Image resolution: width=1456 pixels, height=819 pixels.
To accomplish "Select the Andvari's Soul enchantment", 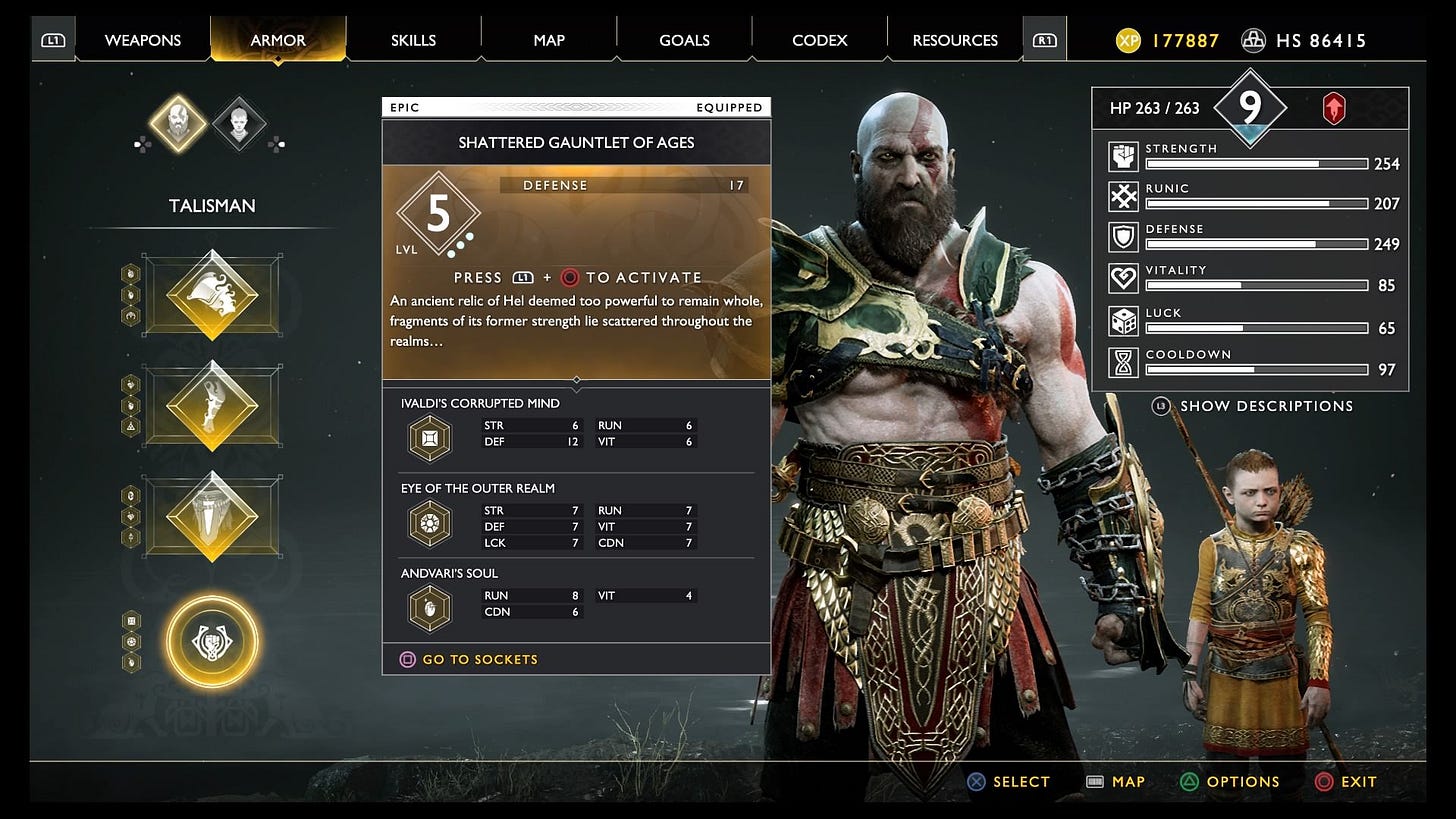I will pos(430,607).
